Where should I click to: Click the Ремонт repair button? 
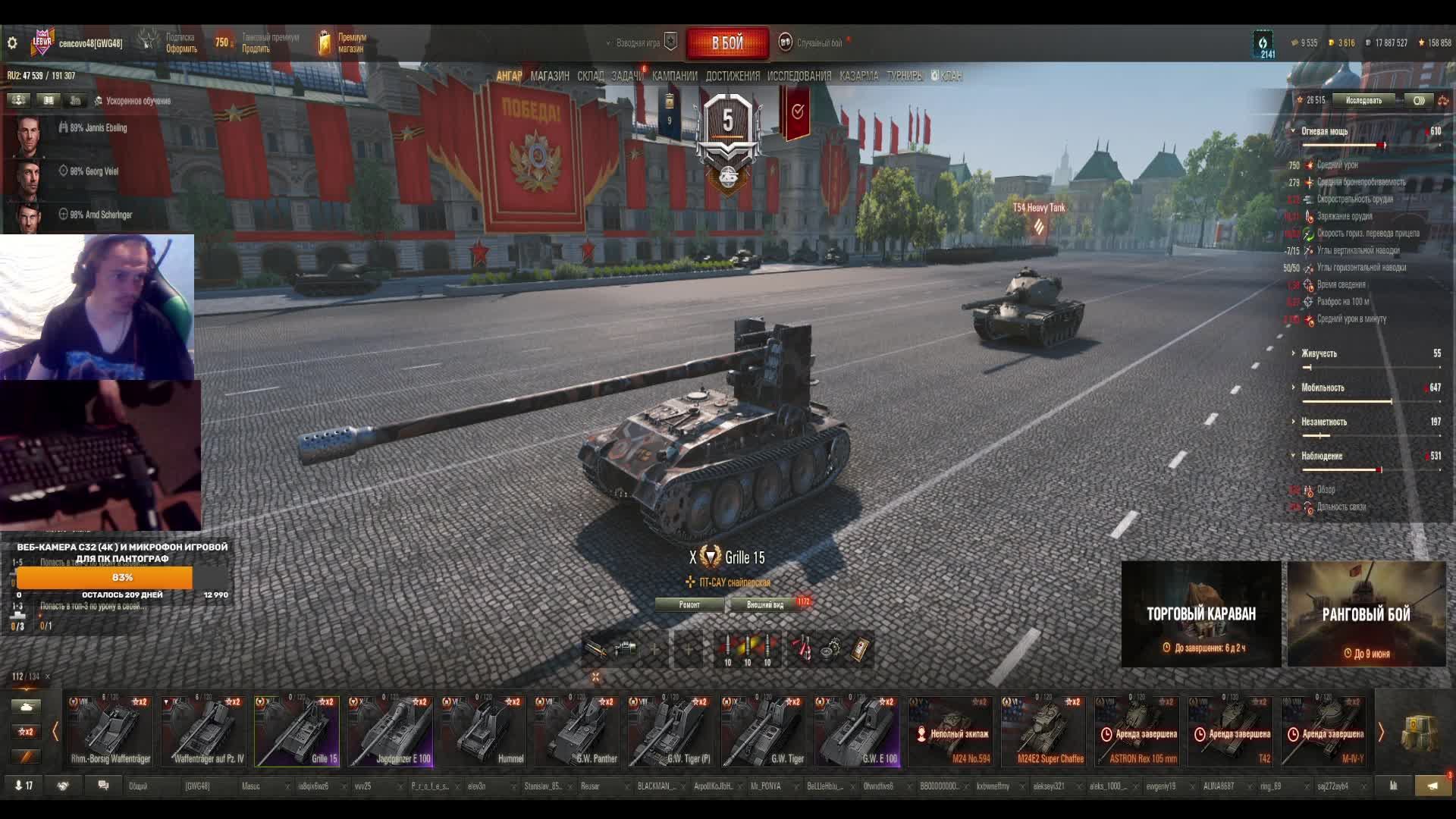pyautogui.click(x=689, y=604)
